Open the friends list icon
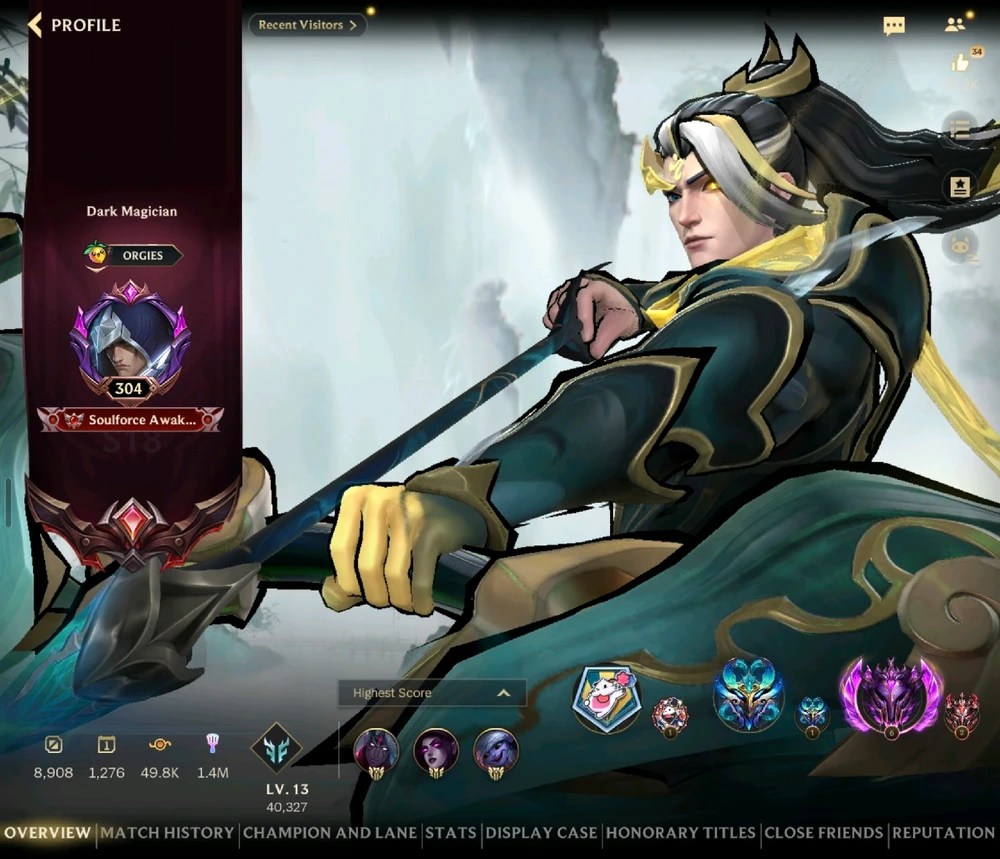Image resolution: width=1000 pixels, height=859 pixels. 954,25
